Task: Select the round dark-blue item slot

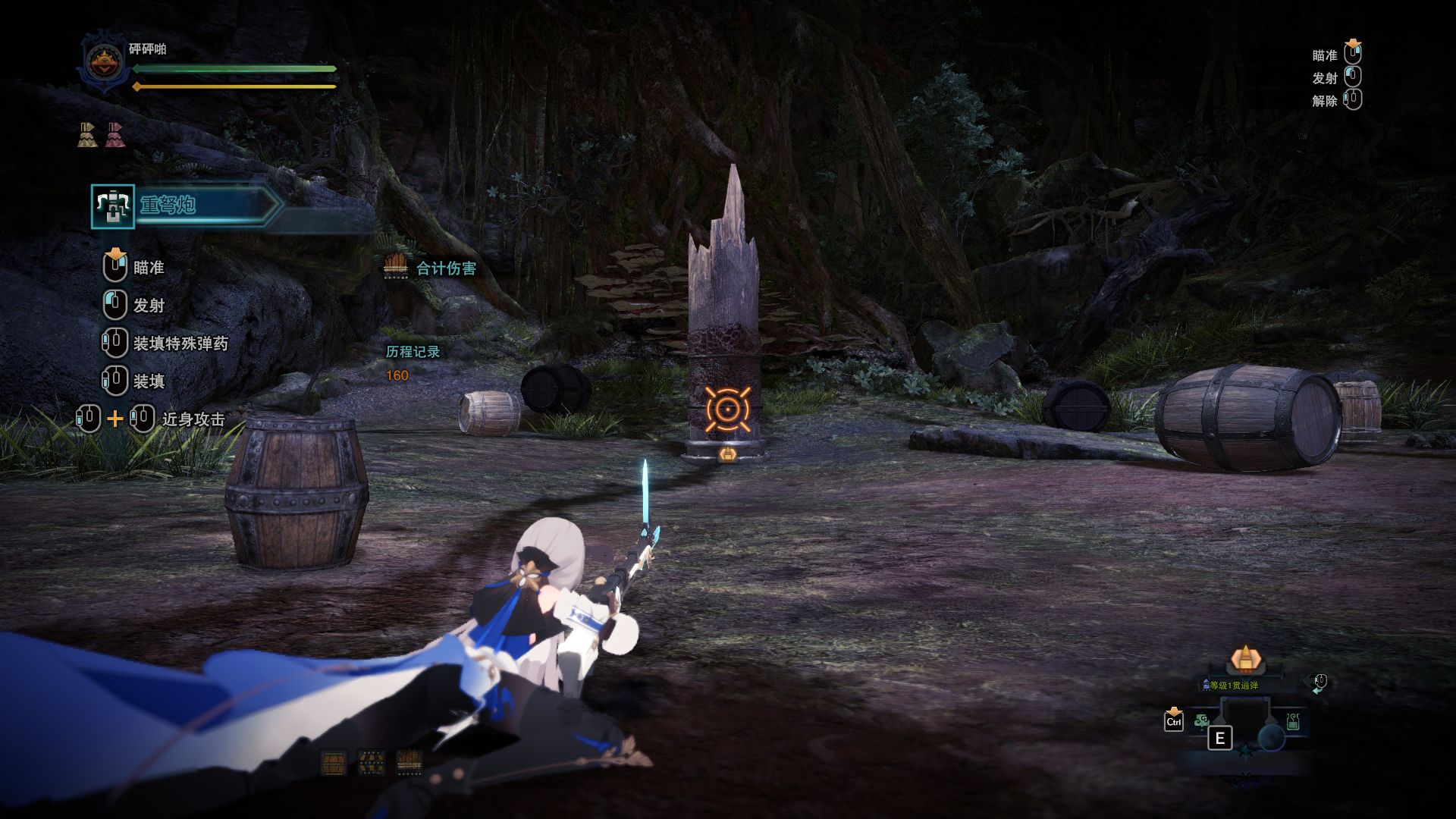Action: (1271, 737)
